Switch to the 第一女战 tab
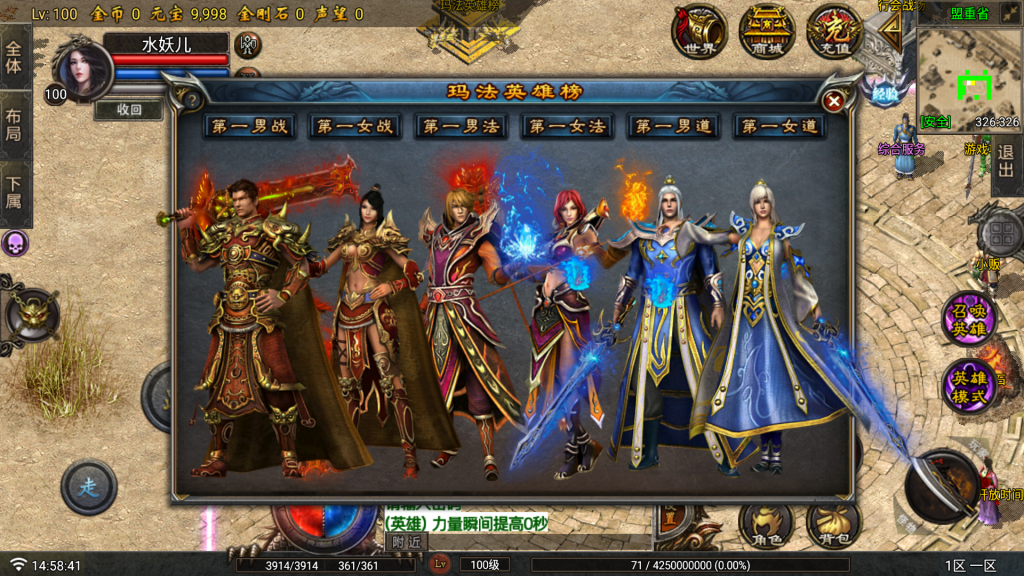The image size is (1024, 576). pos(355,127)
